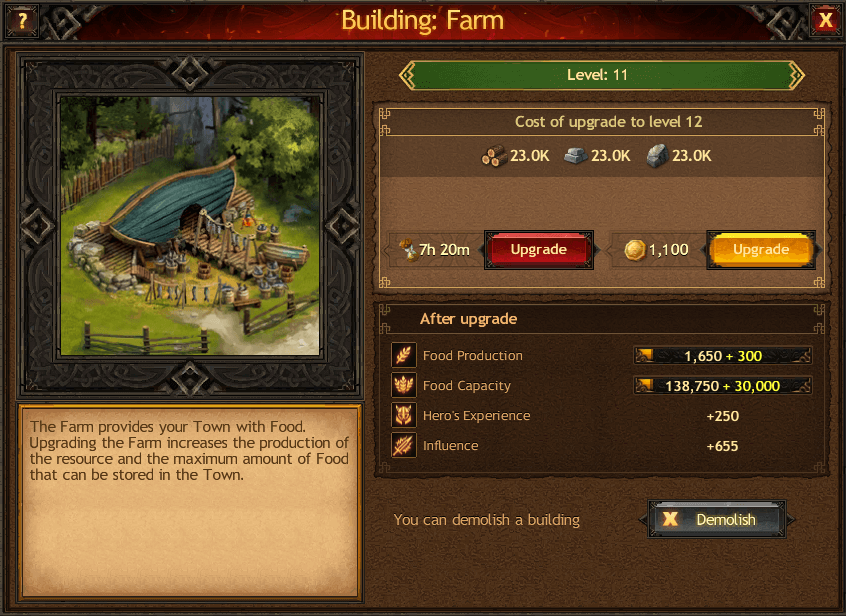Start the red timed Upgrade button

(538, 250)
